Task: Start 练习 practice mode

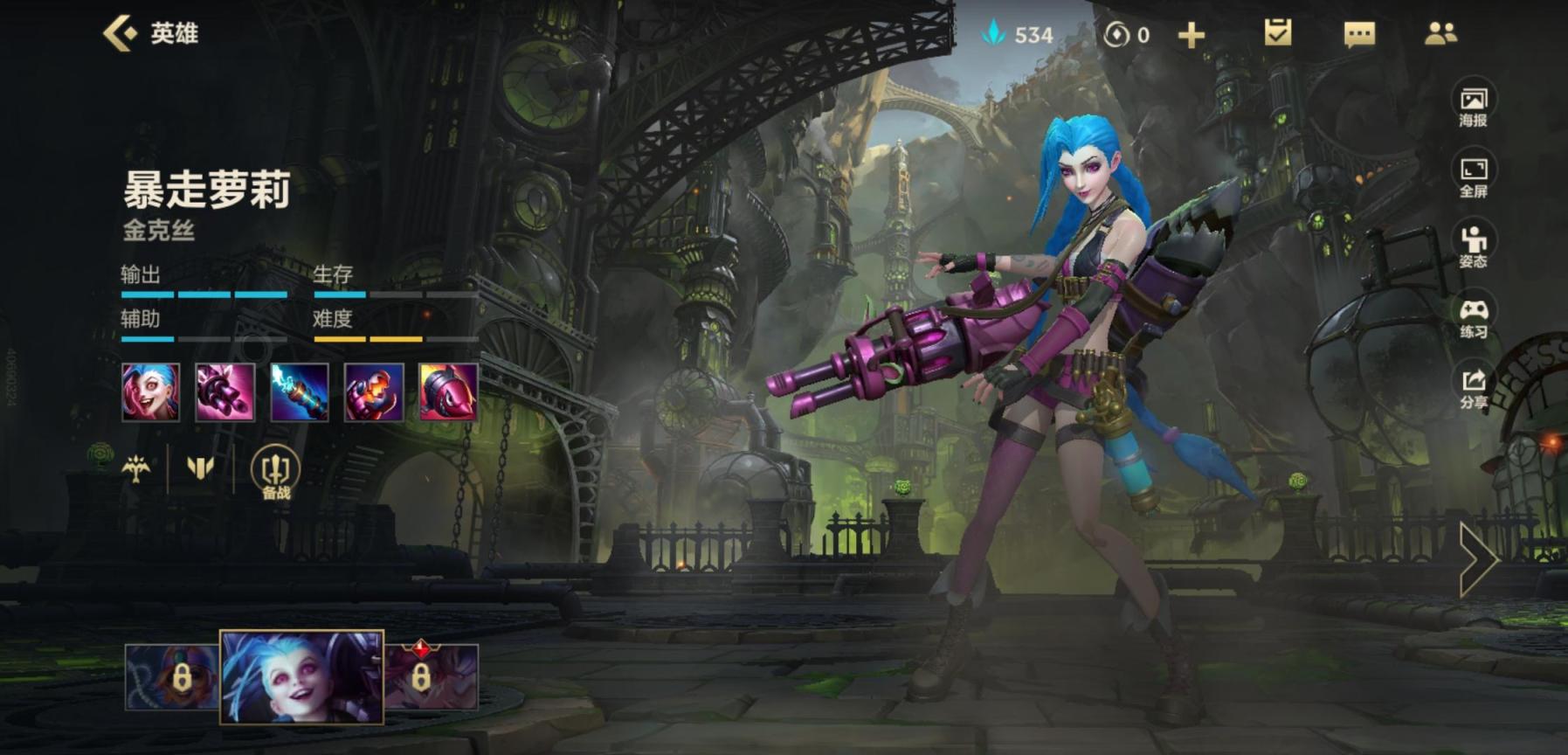Action: (x=1473, y=317)
